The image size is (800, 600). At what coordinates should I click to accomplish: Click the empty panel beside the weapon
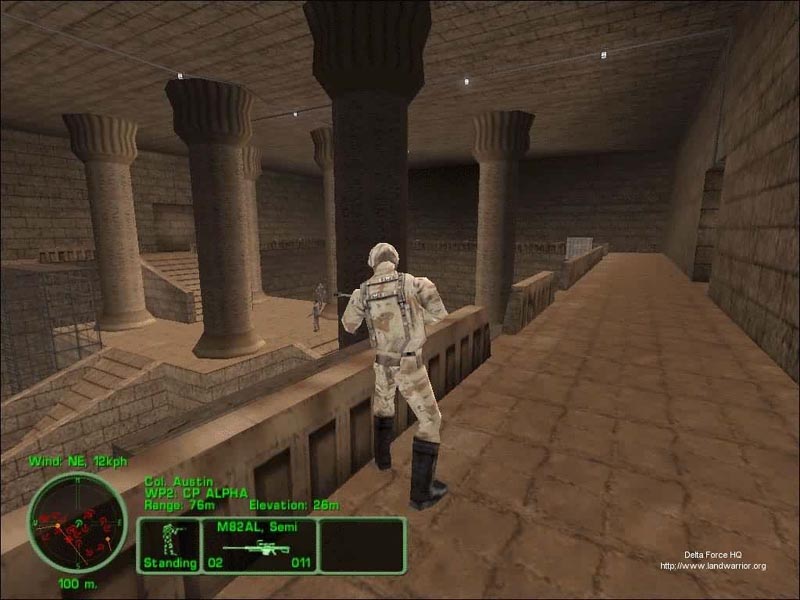[x=361, y=545]
